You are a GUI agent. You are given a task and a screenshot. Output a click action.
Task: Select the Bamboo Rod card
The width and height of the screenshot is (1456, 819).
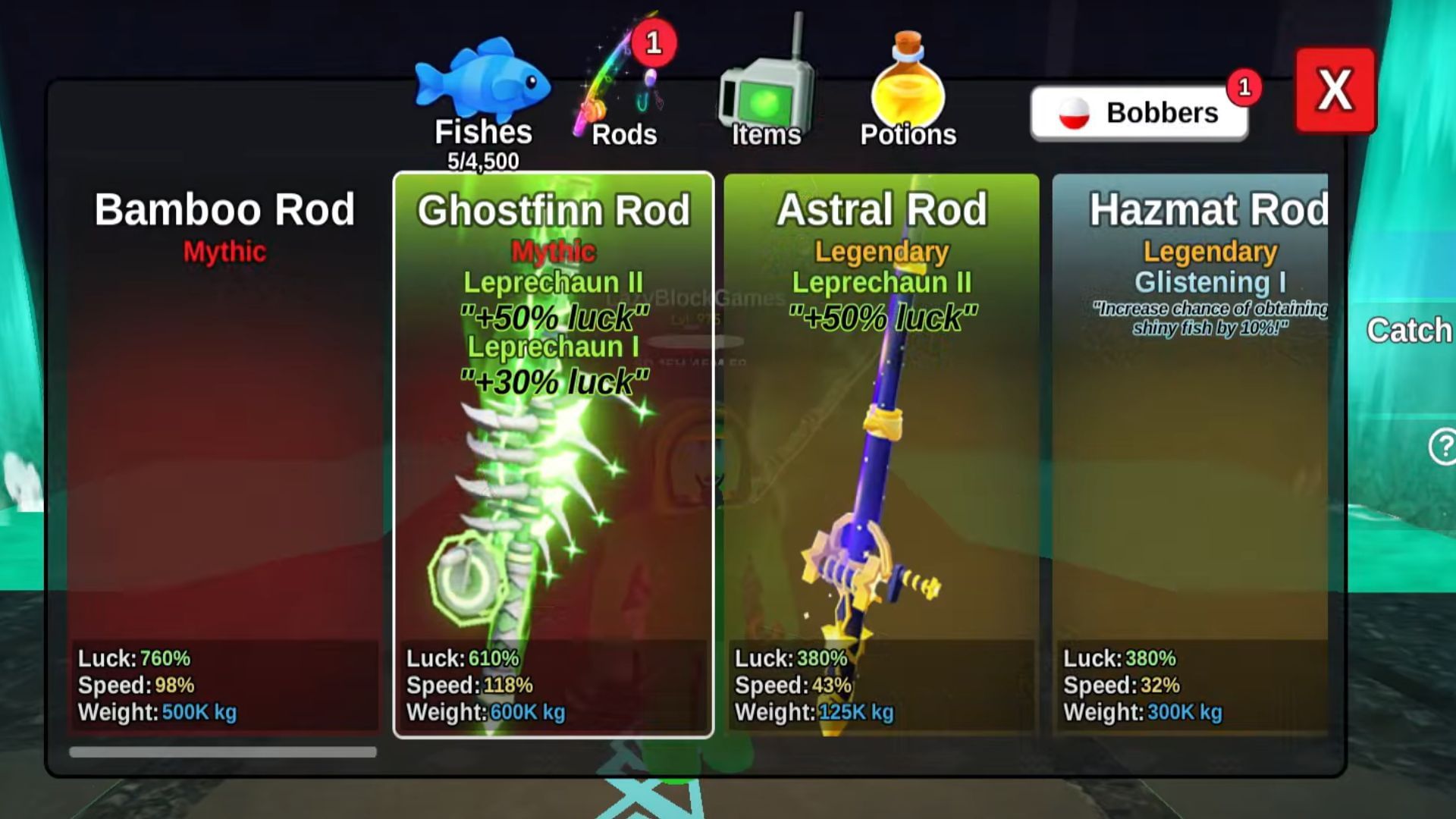coord(224,455)
